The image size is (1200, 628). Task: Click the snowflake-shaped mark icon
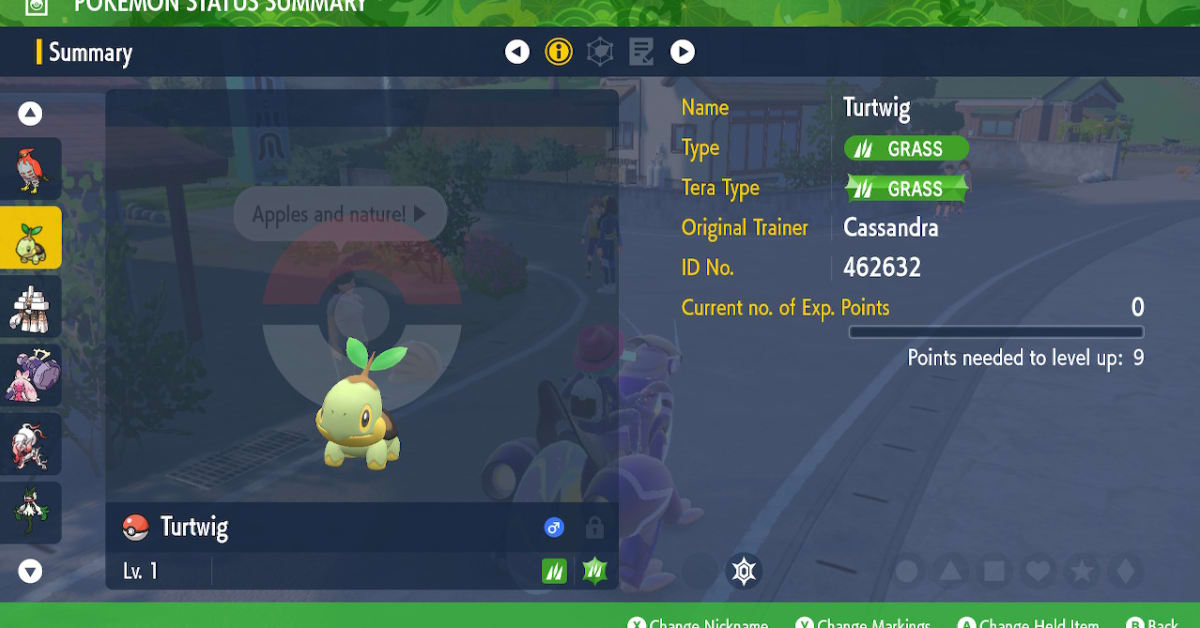[743, 571]
